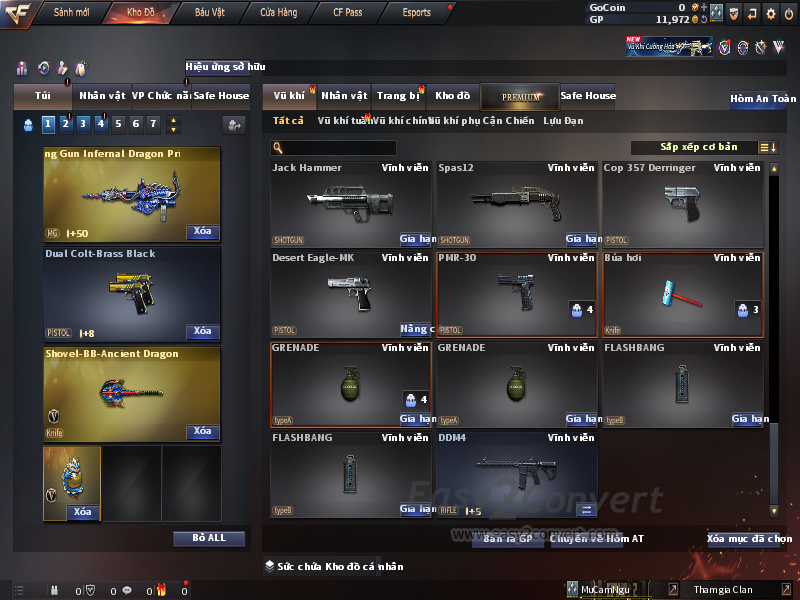This screenshot has width=800, height=600.
Task: Open the Sảnh mới lobby tab
Action: point(71,13)
